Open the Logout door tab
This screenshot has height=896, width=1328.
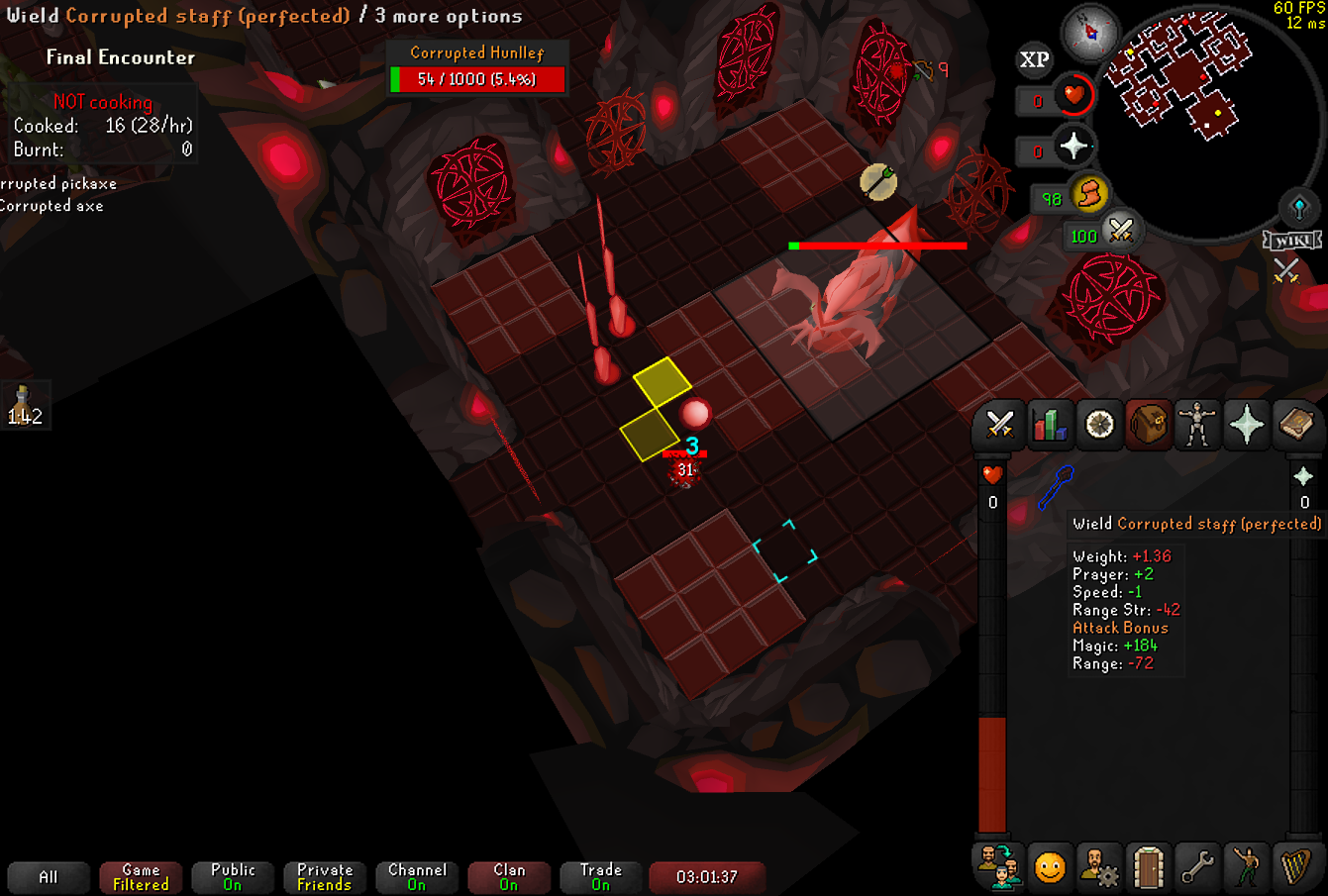(x=1148, y=867)
